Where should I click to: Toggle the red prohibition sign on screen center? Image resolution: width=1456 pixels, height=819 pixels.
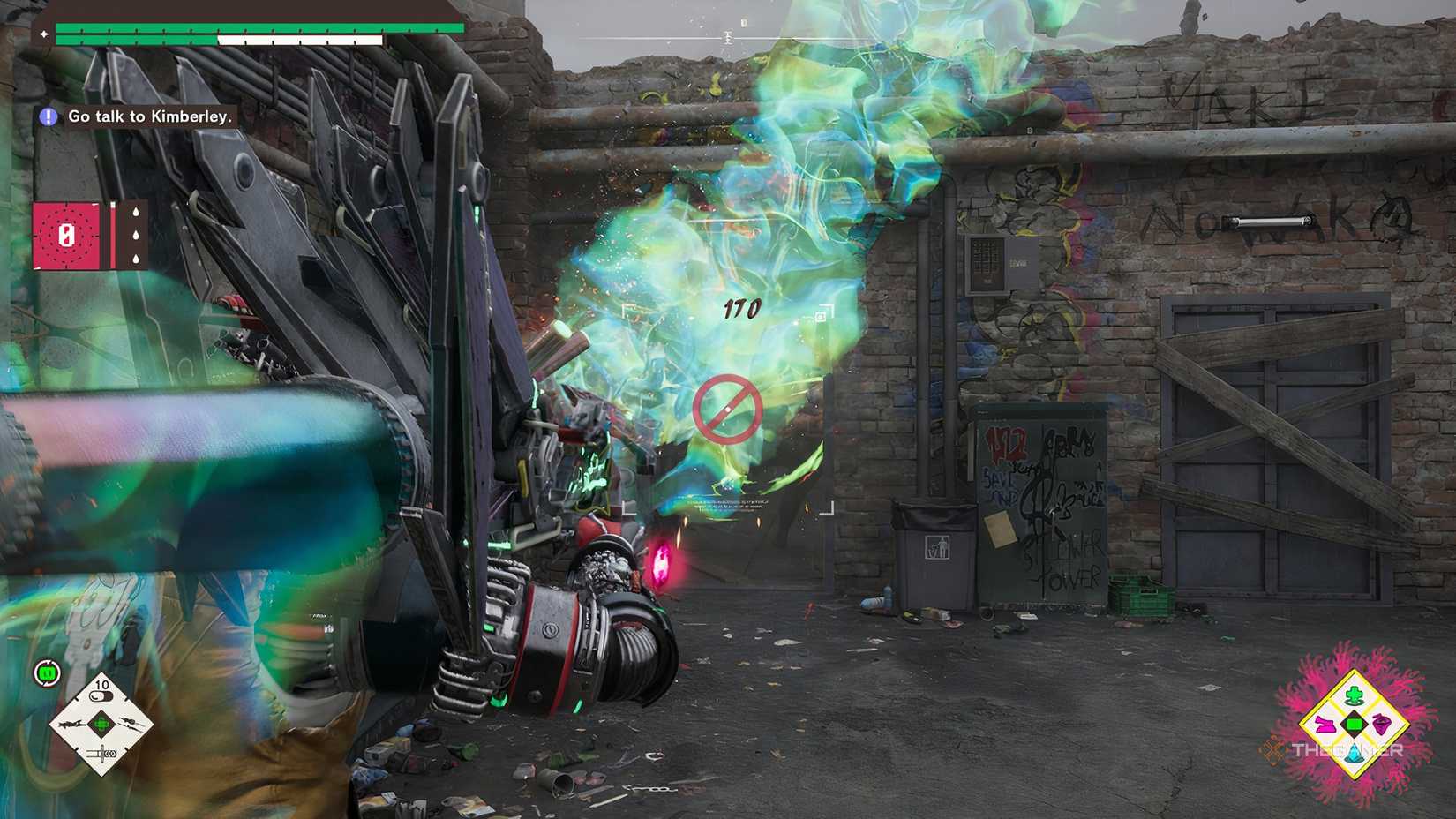(725, 405)
